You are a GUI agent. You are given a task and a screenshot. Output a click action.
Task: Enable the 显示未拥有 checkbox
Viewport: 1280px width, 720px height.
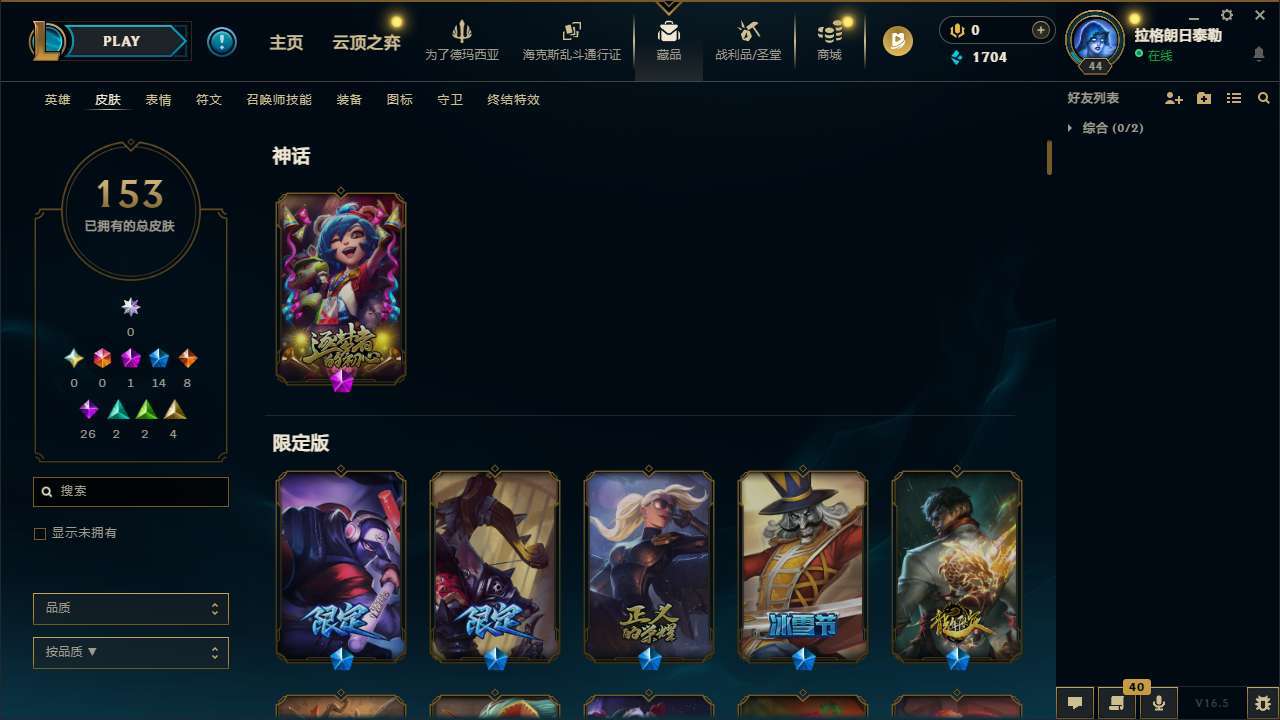tap(40, 533)
